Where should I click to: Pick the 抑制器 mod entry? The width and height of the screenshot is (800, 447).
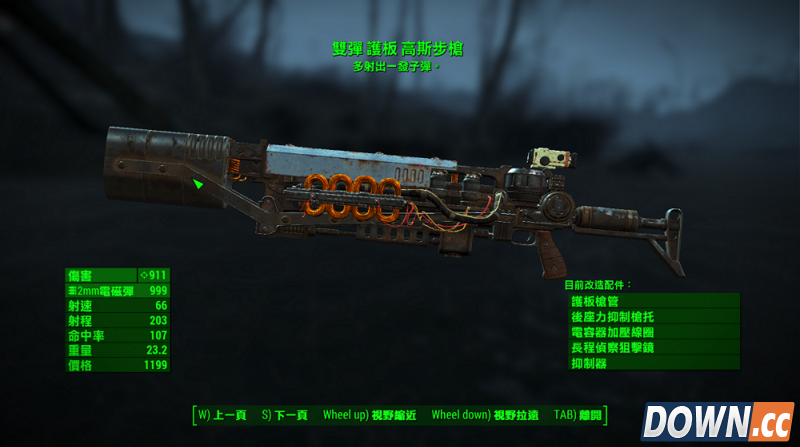[653, 363]
